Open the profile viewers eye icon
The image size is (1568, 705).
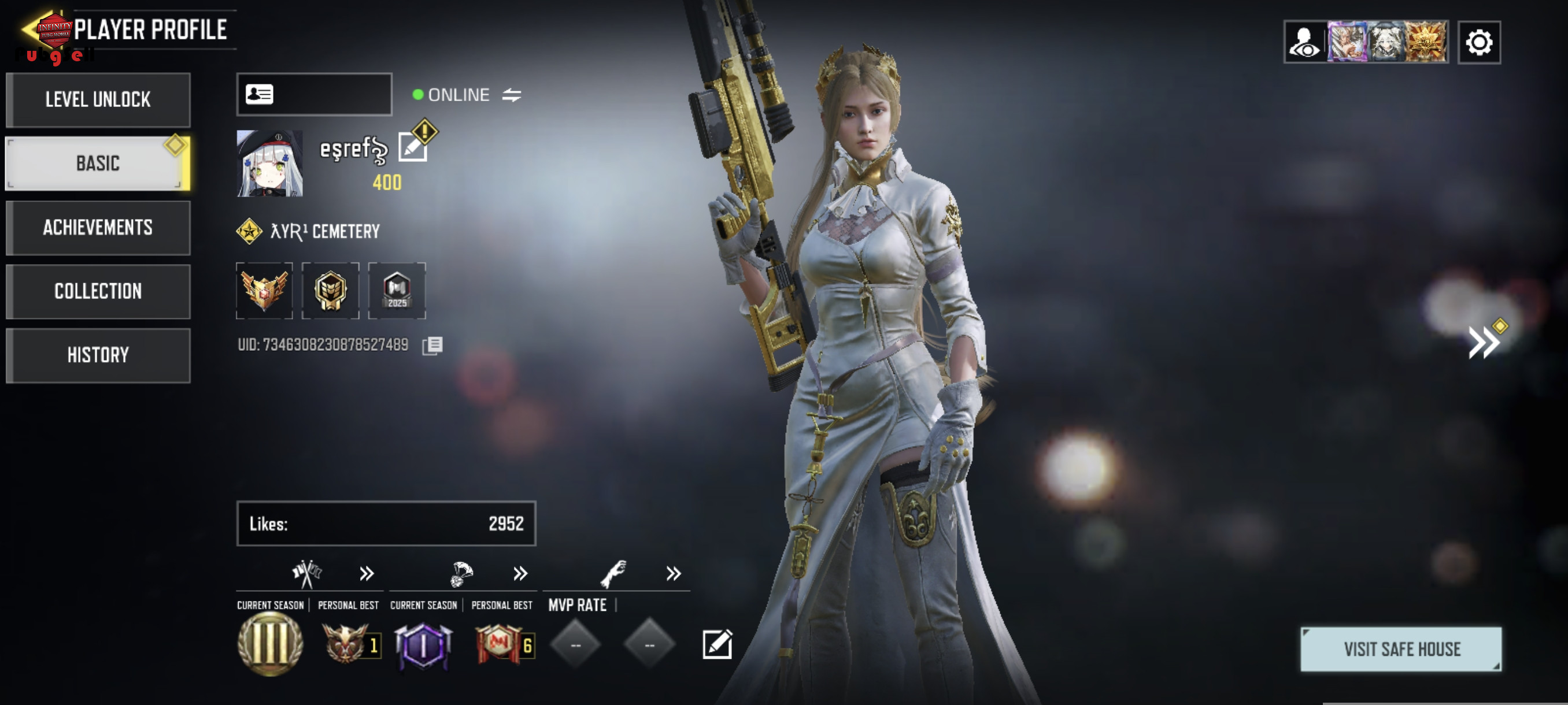(1304, 43)
